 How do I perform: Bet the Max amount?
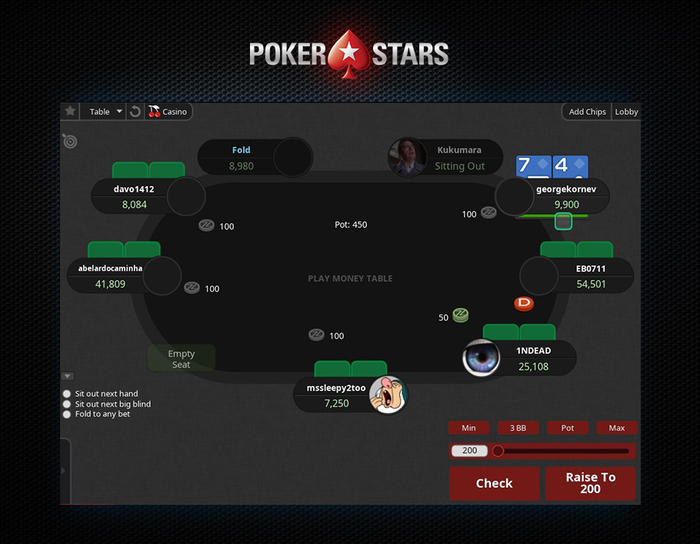(x=616, y=428)
